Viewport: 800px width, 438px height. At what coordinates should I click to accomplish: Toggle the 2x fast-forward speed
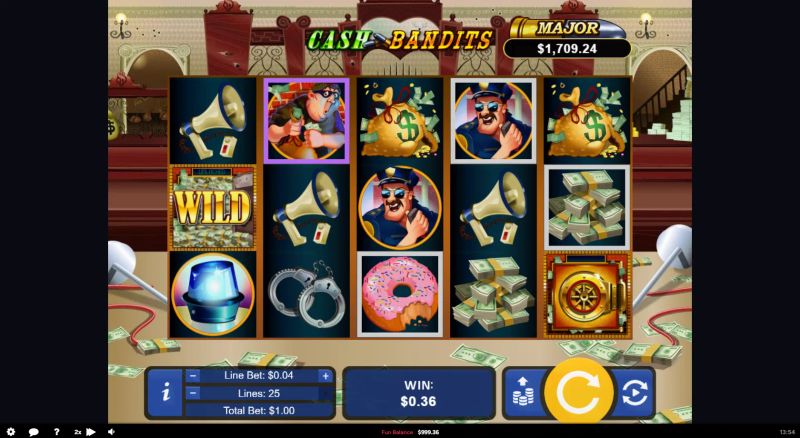pos(83,432)
